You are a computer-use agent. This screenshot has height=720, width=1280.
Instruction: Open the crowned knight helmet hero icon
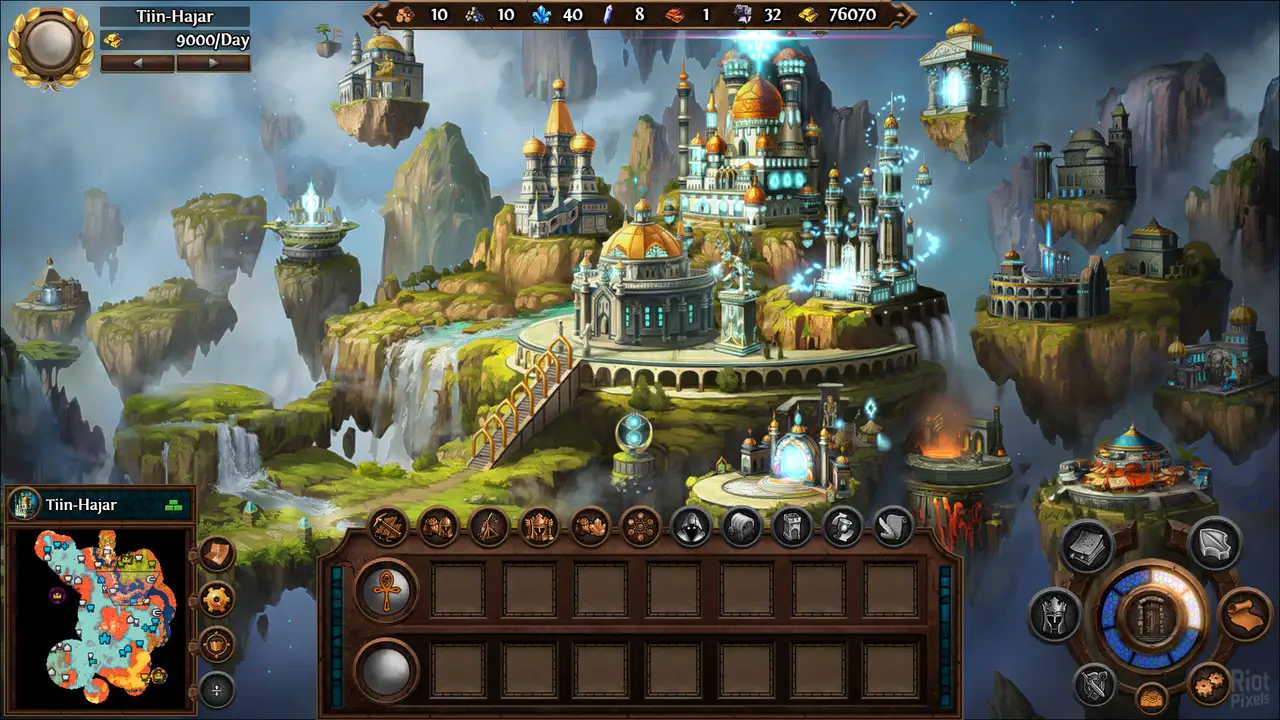[x=1055, y=614]
